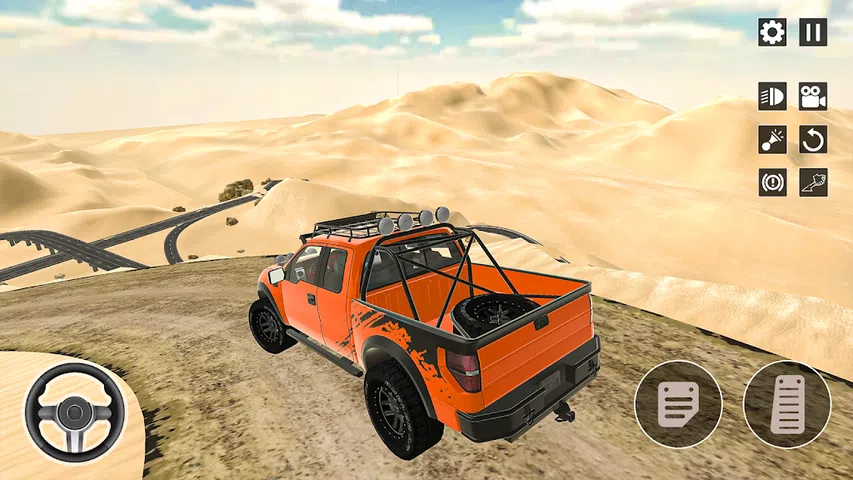853x480 pixels.
Task: Open the gear settings menu
Action: point(772,32)
